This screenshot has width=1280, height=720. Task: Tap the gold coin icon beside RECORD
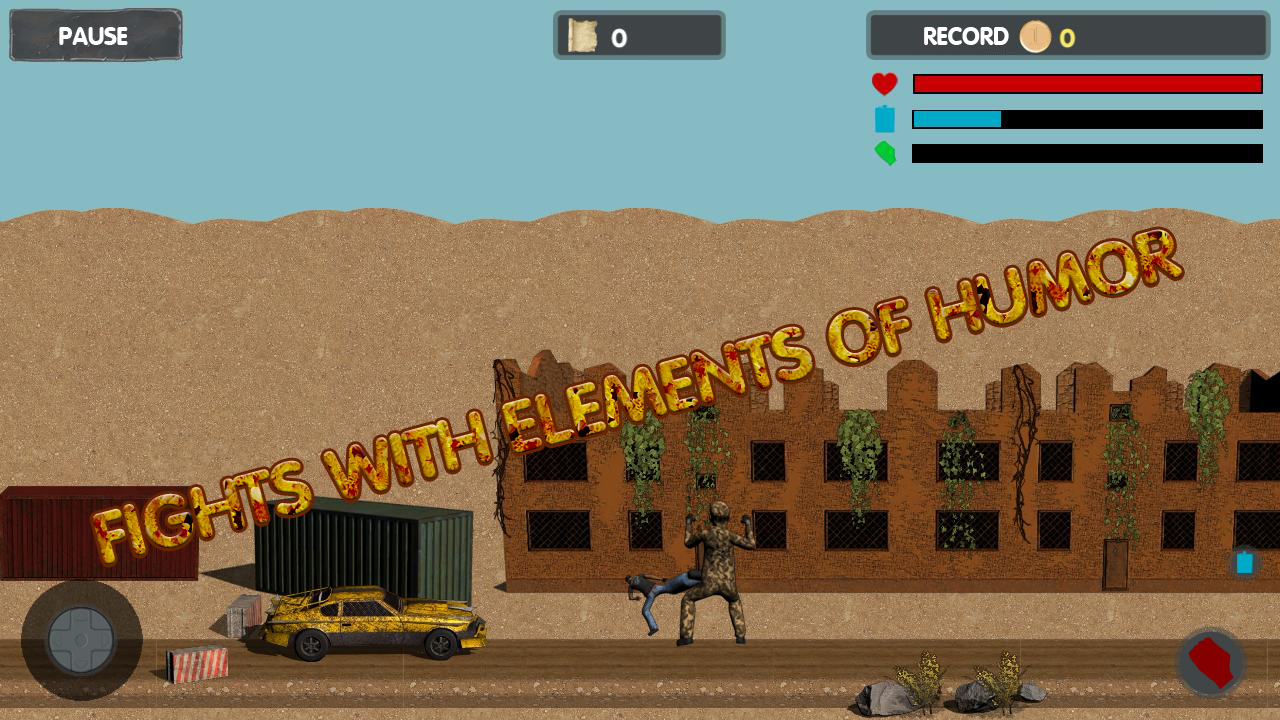point(1035,37)
